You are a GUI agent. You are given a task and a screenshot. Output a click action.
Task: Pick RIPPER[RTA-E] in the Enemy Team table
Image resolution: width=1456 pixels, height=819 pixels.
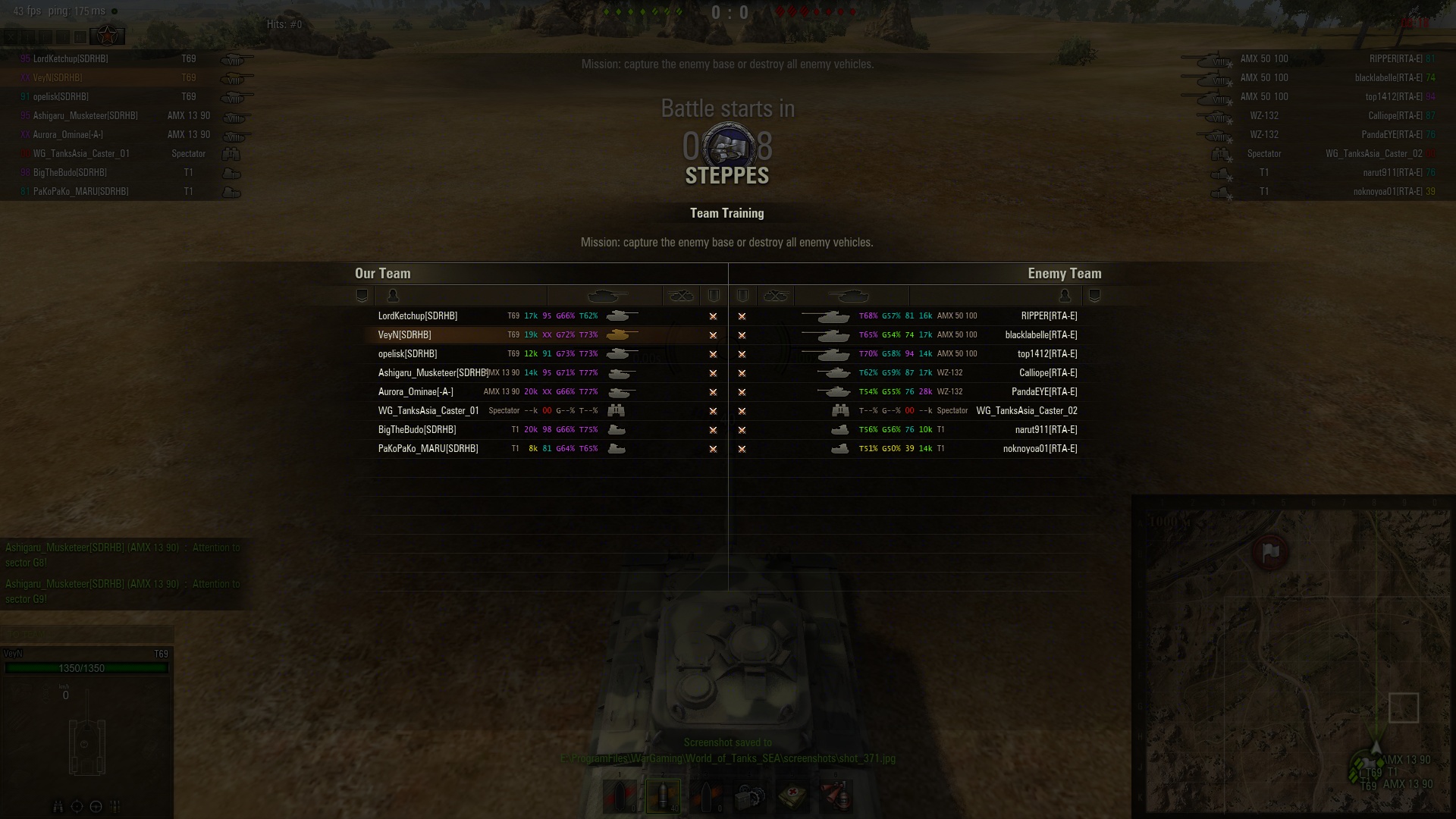click(1049, 316)
